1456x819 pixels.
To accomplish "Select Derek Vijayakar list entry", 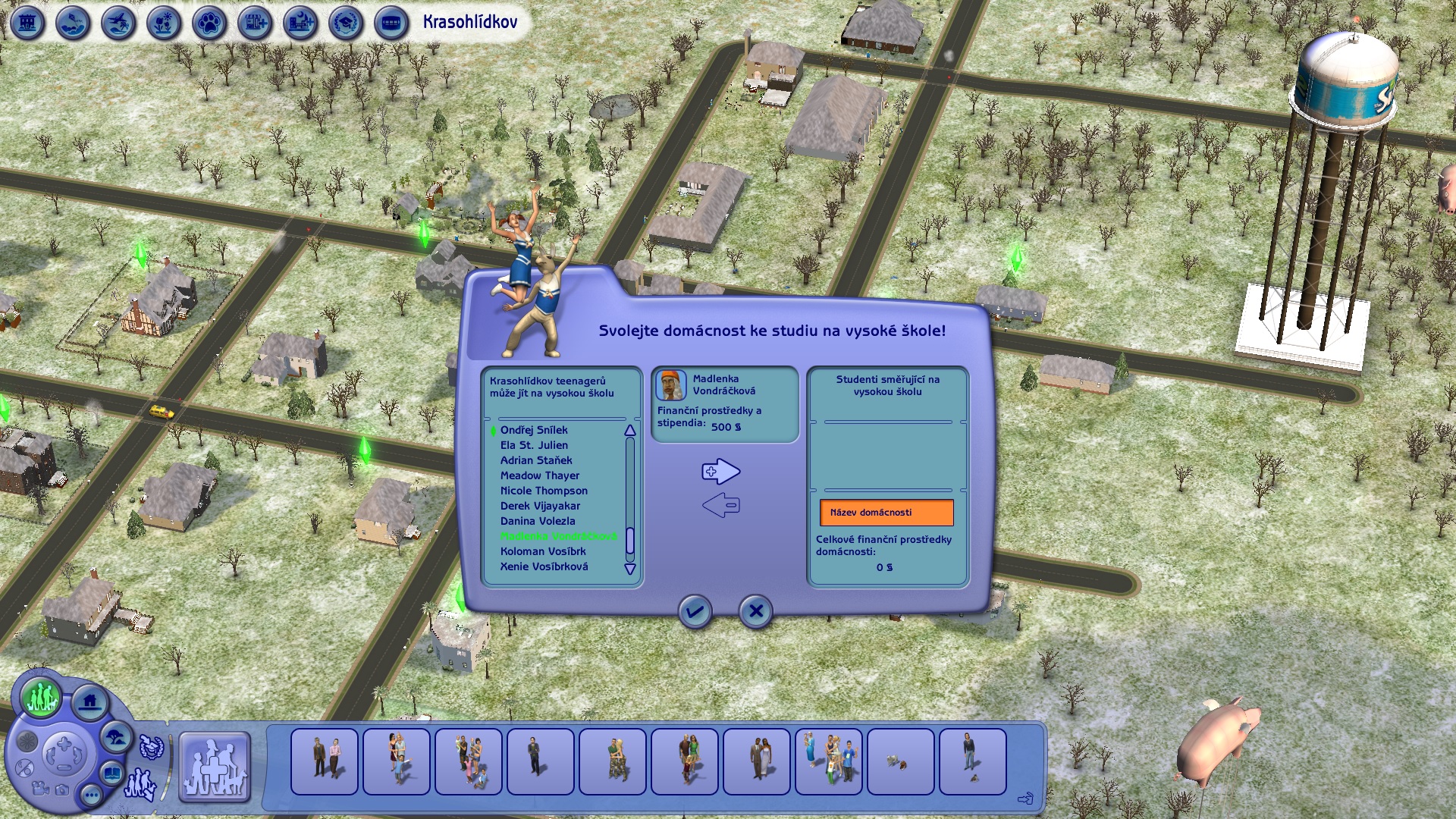I will coord(540,506).
